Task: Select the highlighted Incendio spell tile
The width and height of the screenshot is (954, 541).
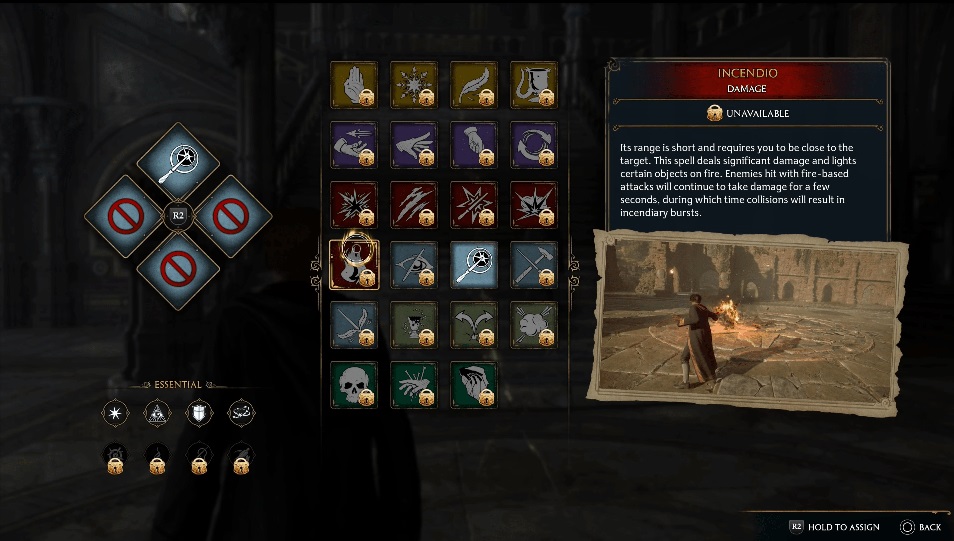Action: point(353,265)
